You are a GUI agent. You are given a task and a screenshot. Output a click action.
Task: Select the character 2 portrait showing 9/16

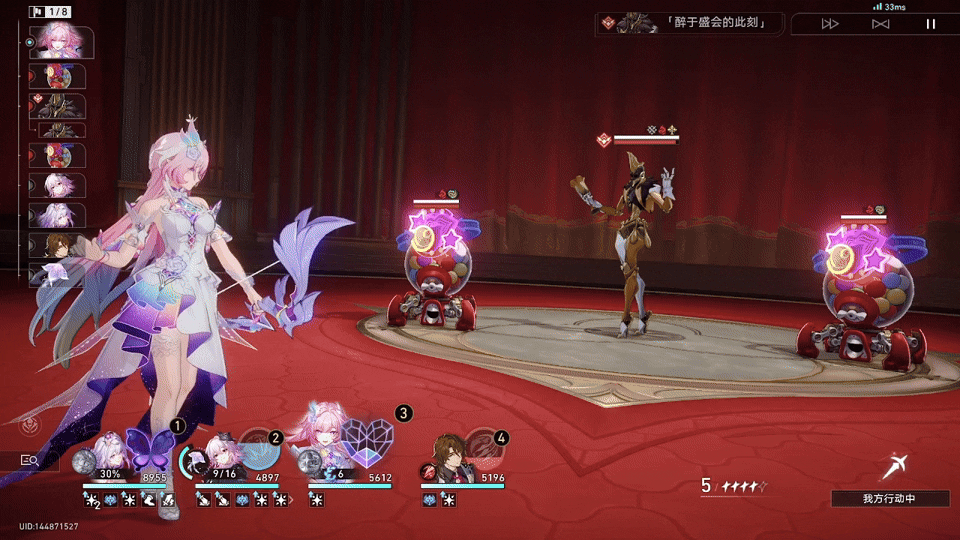point(220,456)
